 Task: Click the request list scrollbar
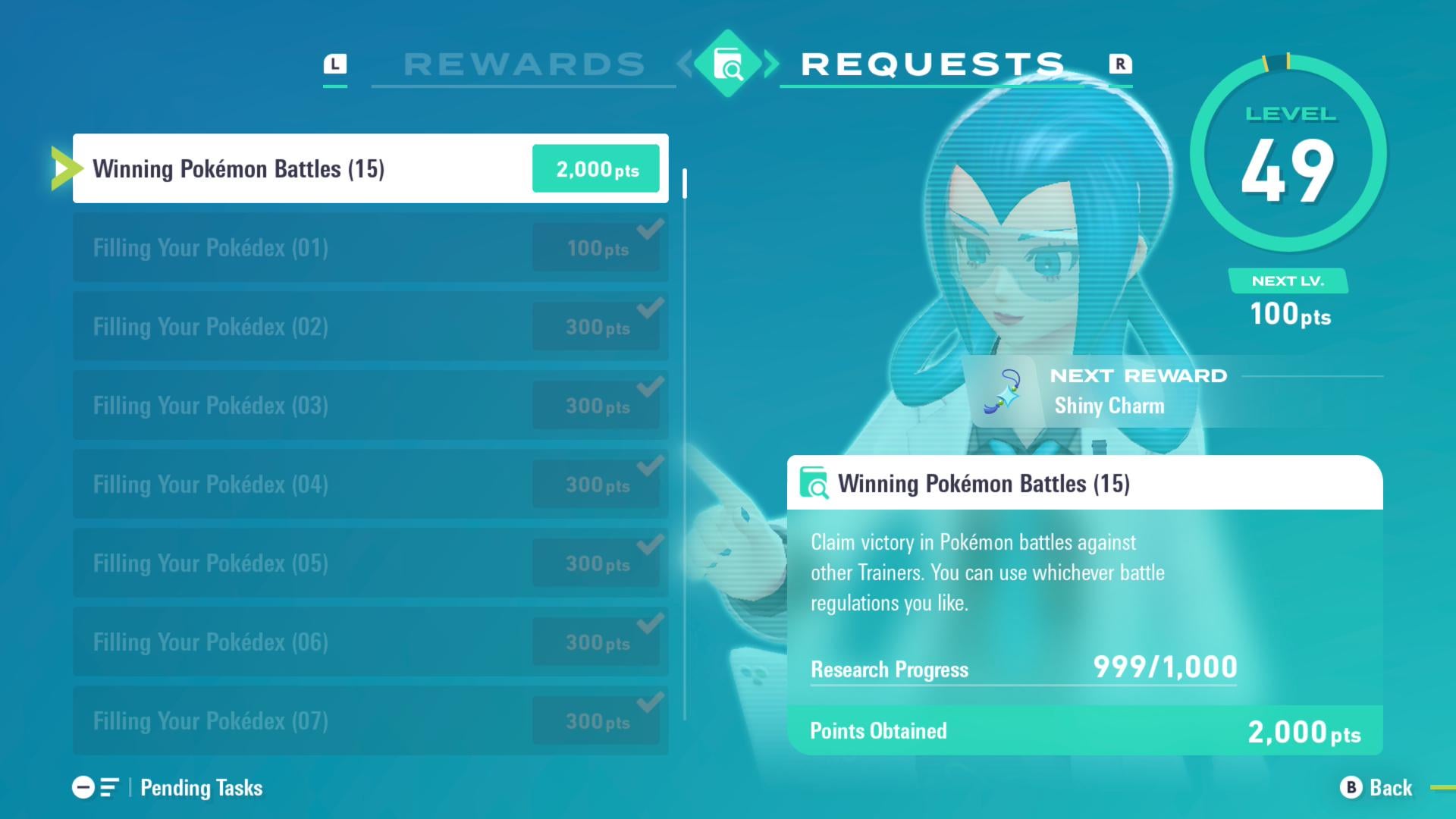685,444
